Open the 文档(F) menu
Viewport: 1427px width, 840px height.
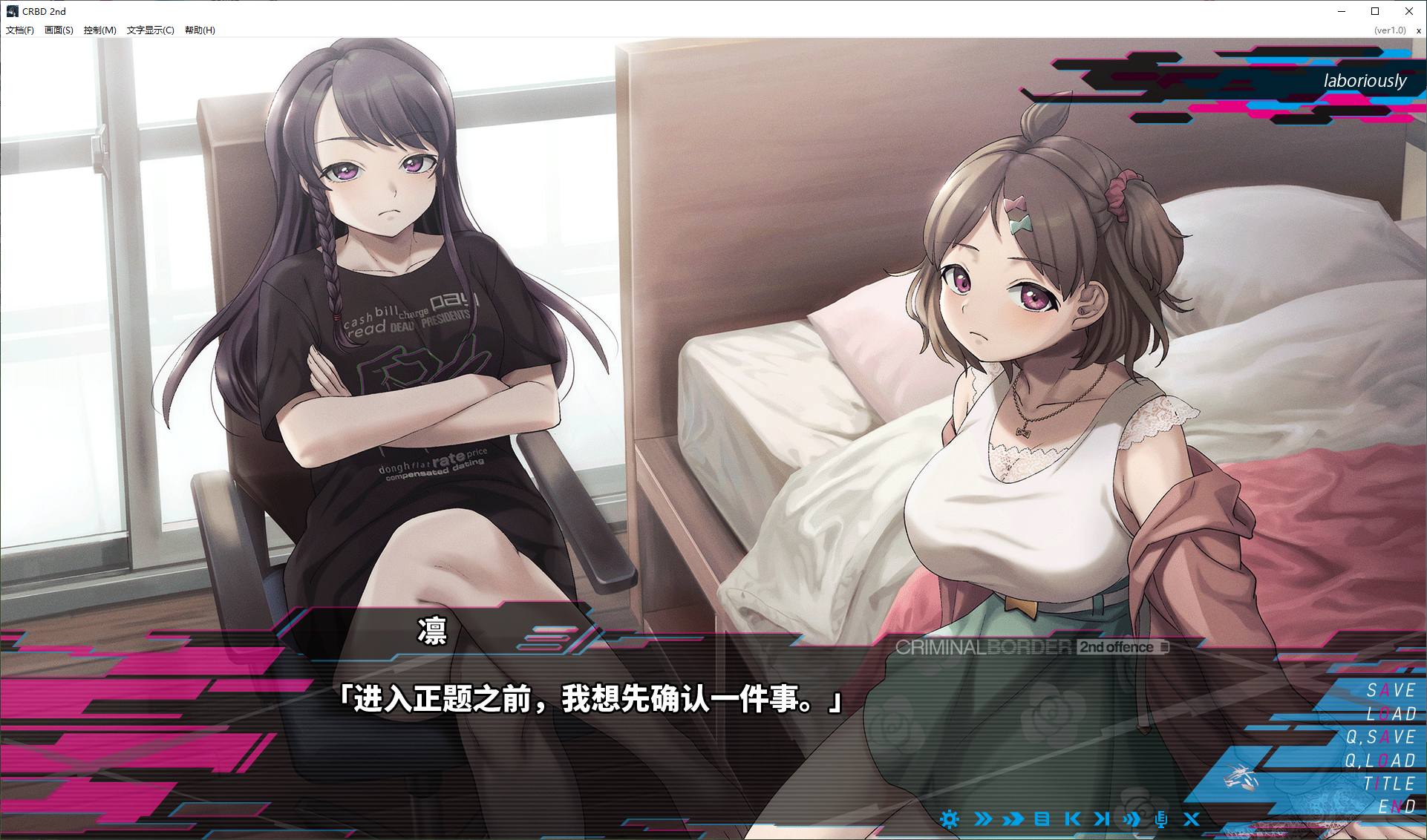(x=20, y=30)
